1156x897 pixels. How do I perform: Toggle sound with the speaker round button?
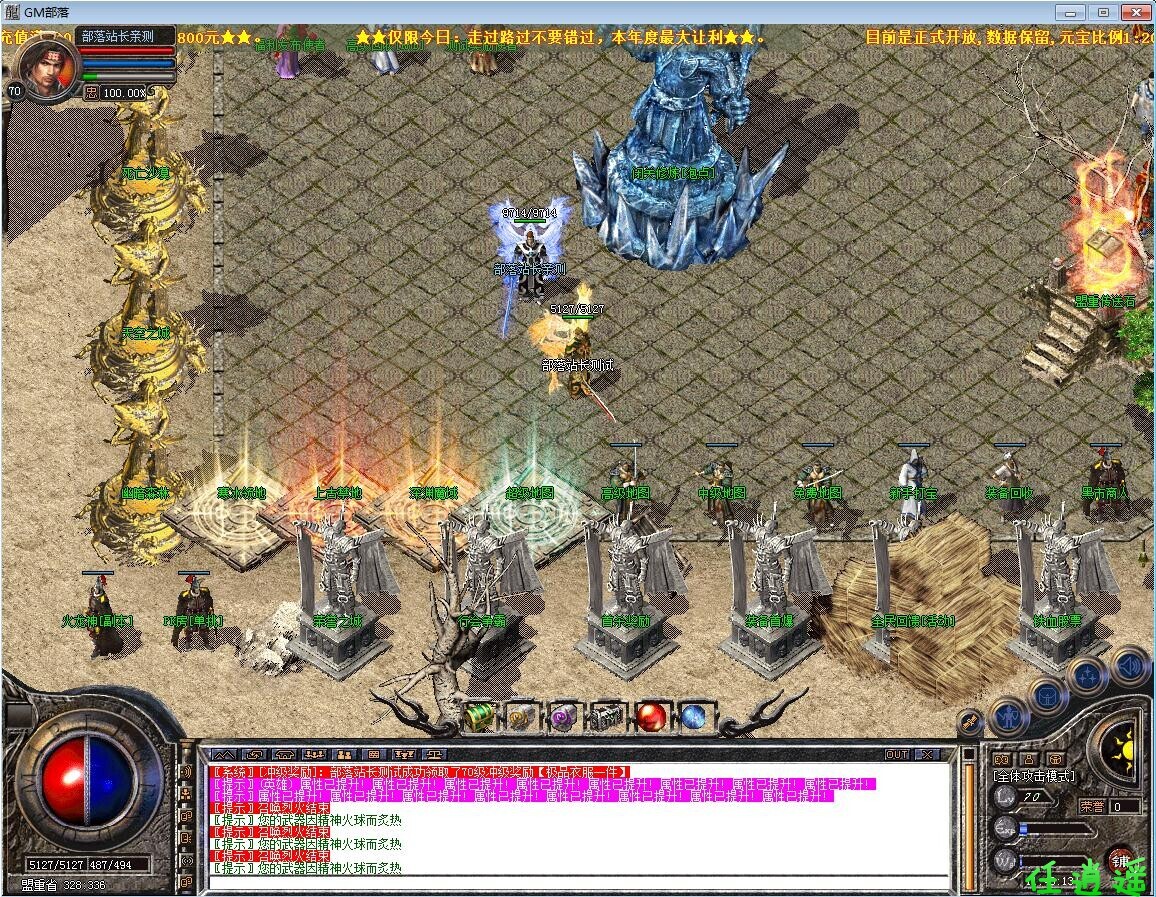pos(1130,665)
